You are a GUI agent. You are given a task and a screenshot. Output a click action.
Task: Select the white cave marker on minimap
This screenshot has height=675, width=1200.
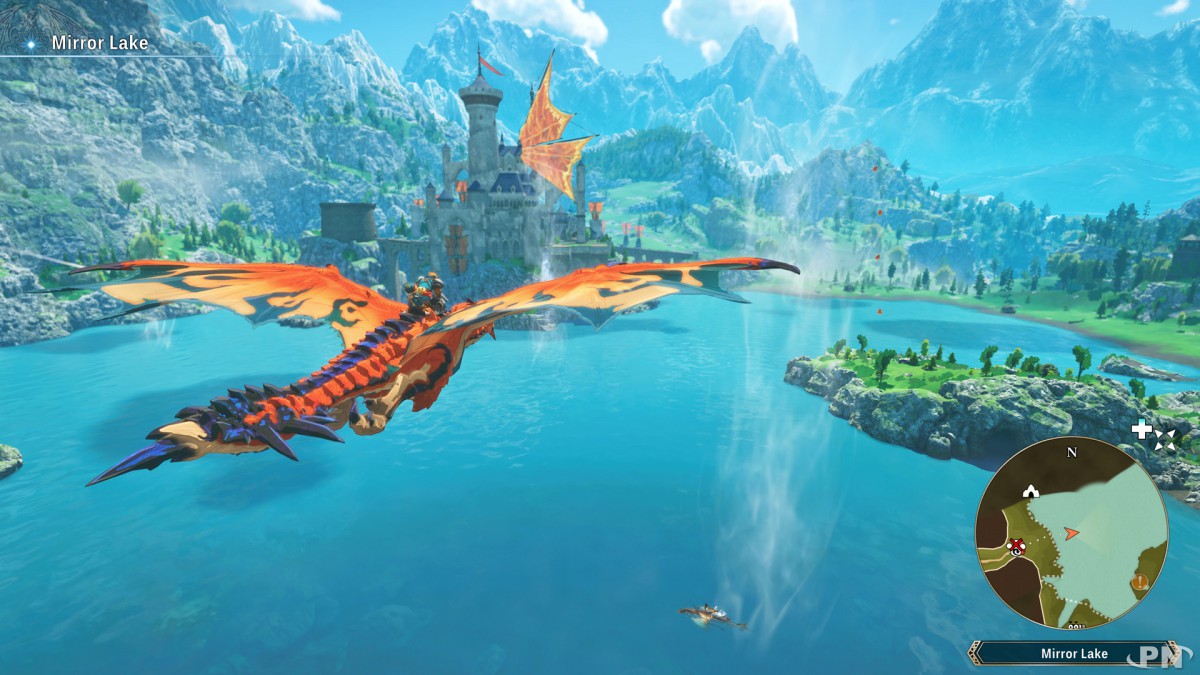pos(1030,491)
